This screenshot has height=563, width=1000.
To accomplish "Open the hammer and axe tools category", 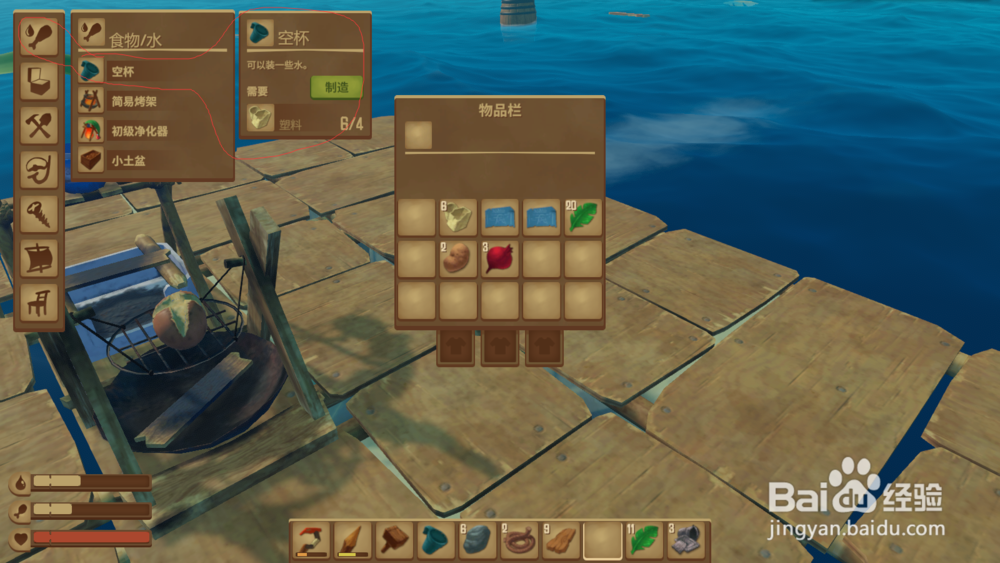I will tap(39, 126).
